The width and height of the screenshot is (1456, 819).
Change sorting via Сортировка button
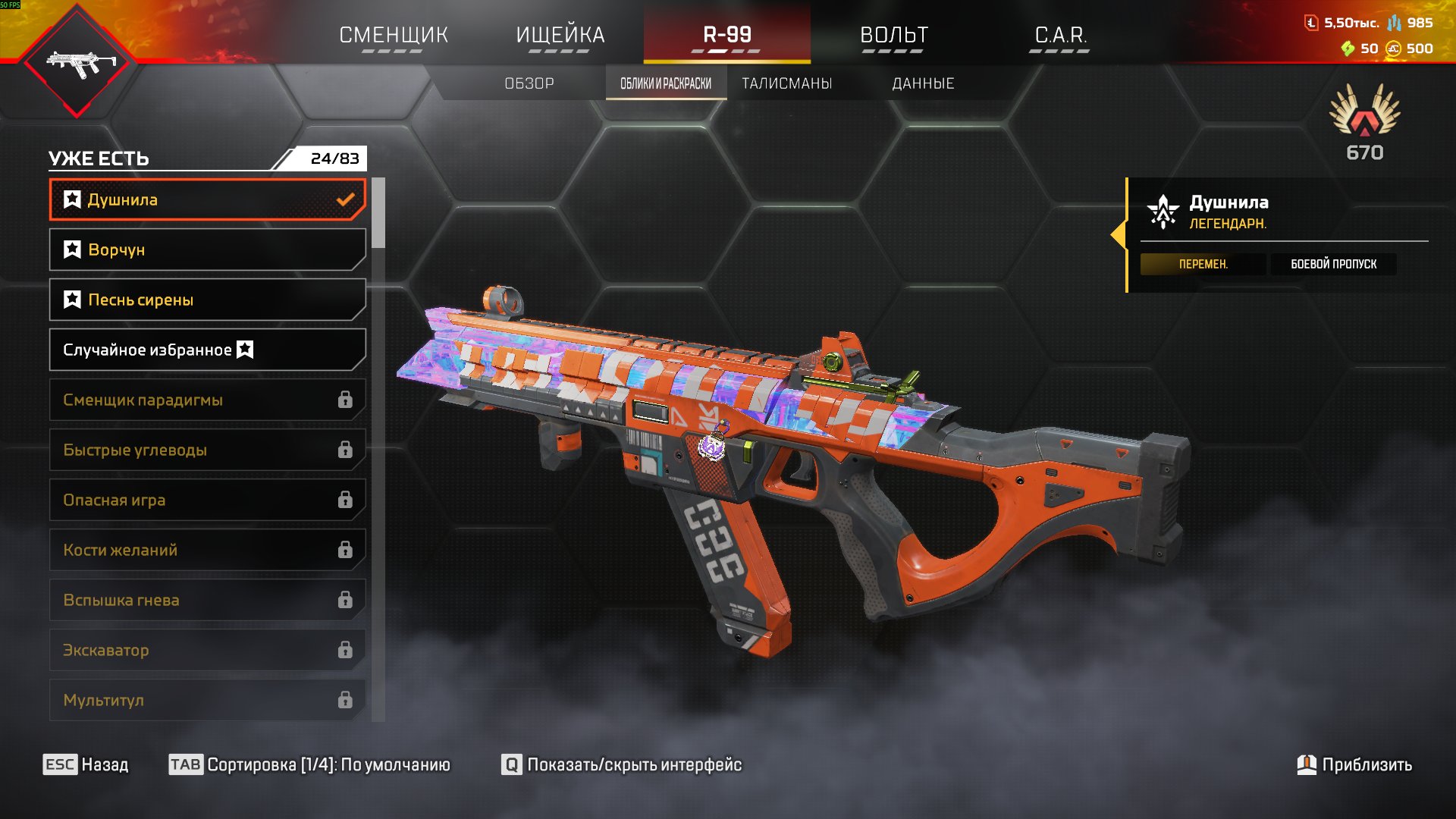[x=309, y=764]
